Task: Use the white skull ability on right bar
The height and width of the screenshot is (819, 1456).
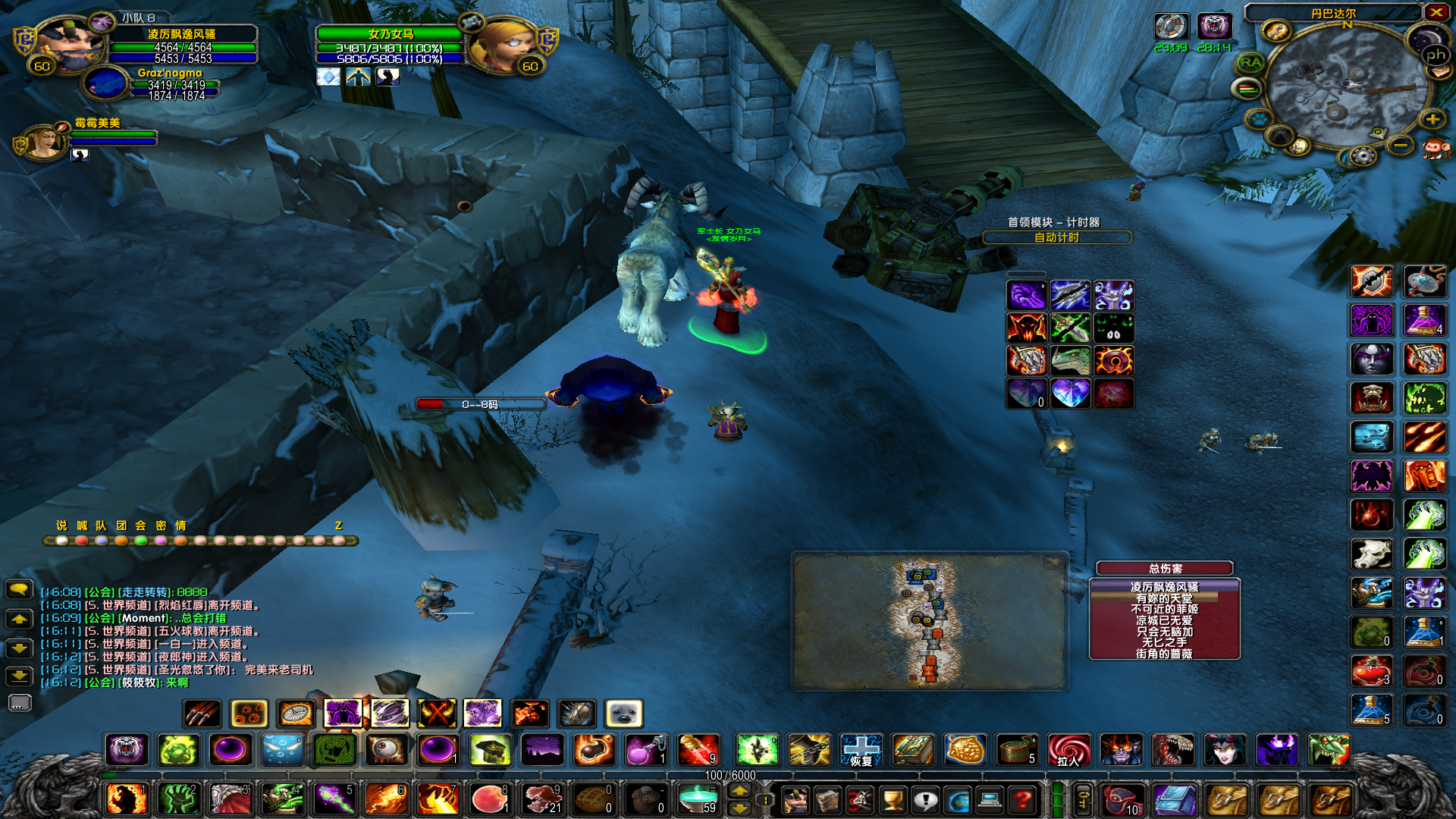Action: [x=1371, y=554]
